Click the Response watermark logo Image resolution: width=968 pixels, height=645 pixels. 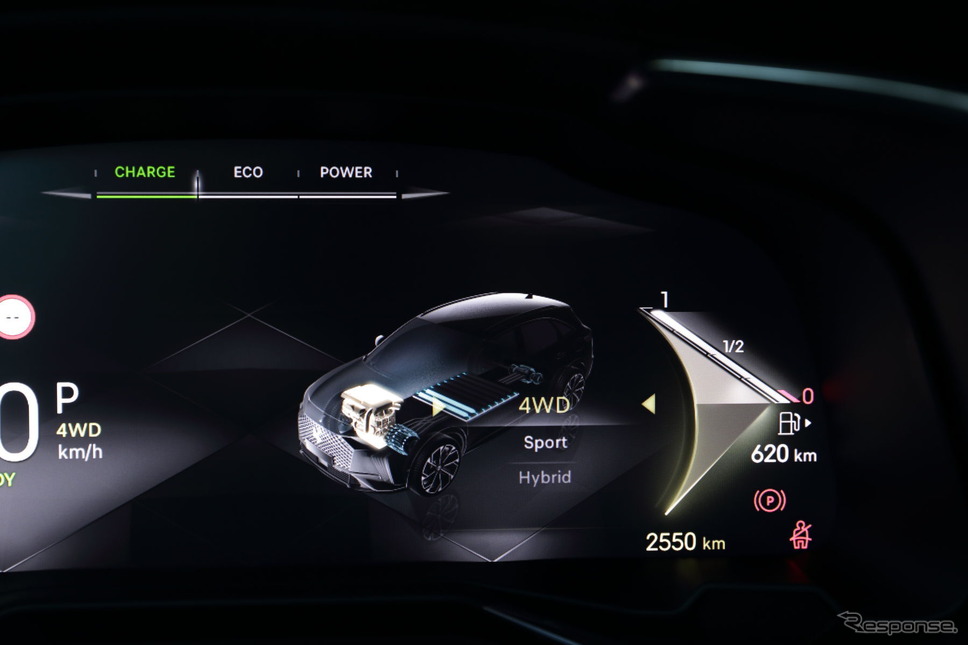pos(897,623)
